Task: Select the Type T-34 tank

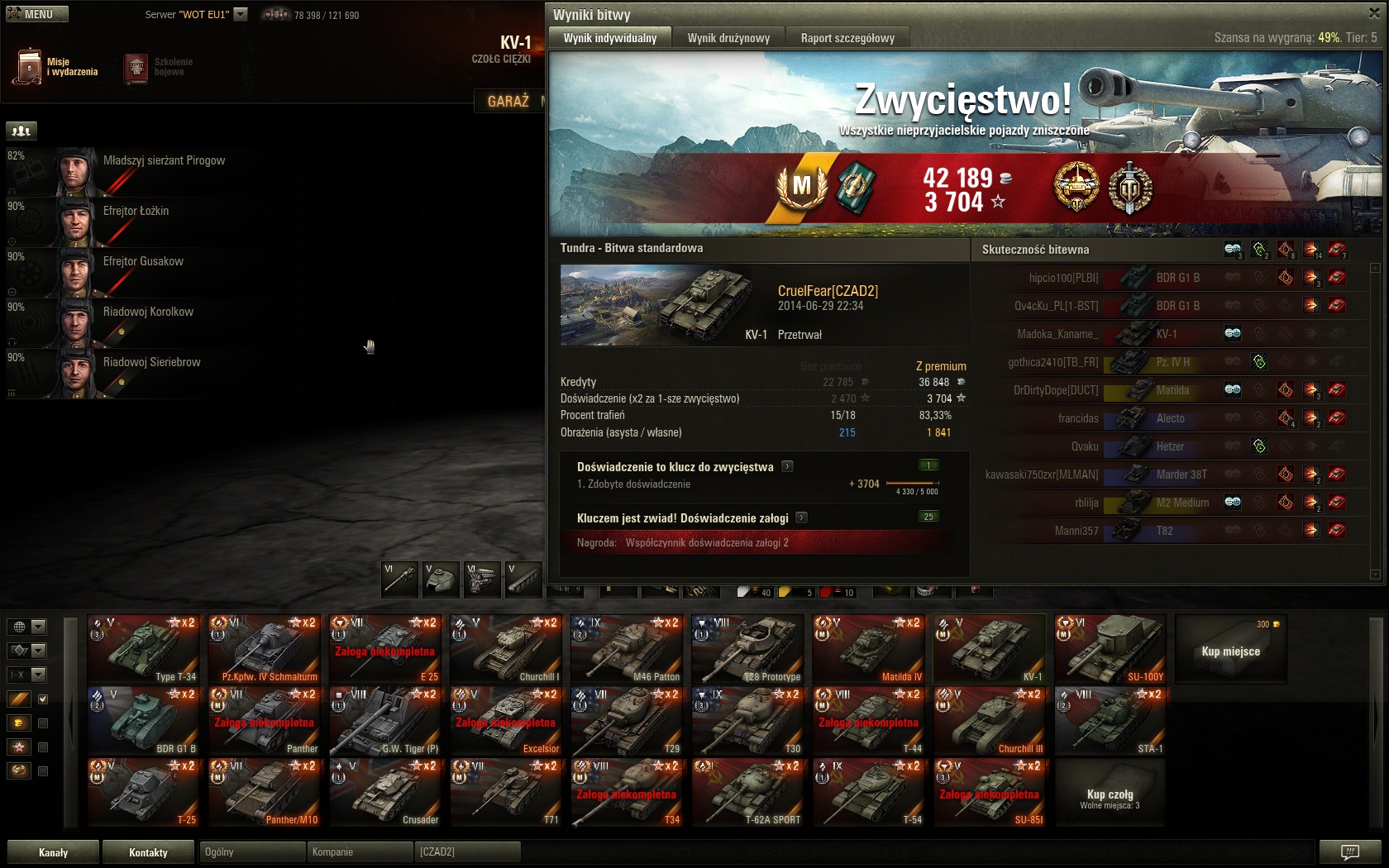Action: [144, 649]
